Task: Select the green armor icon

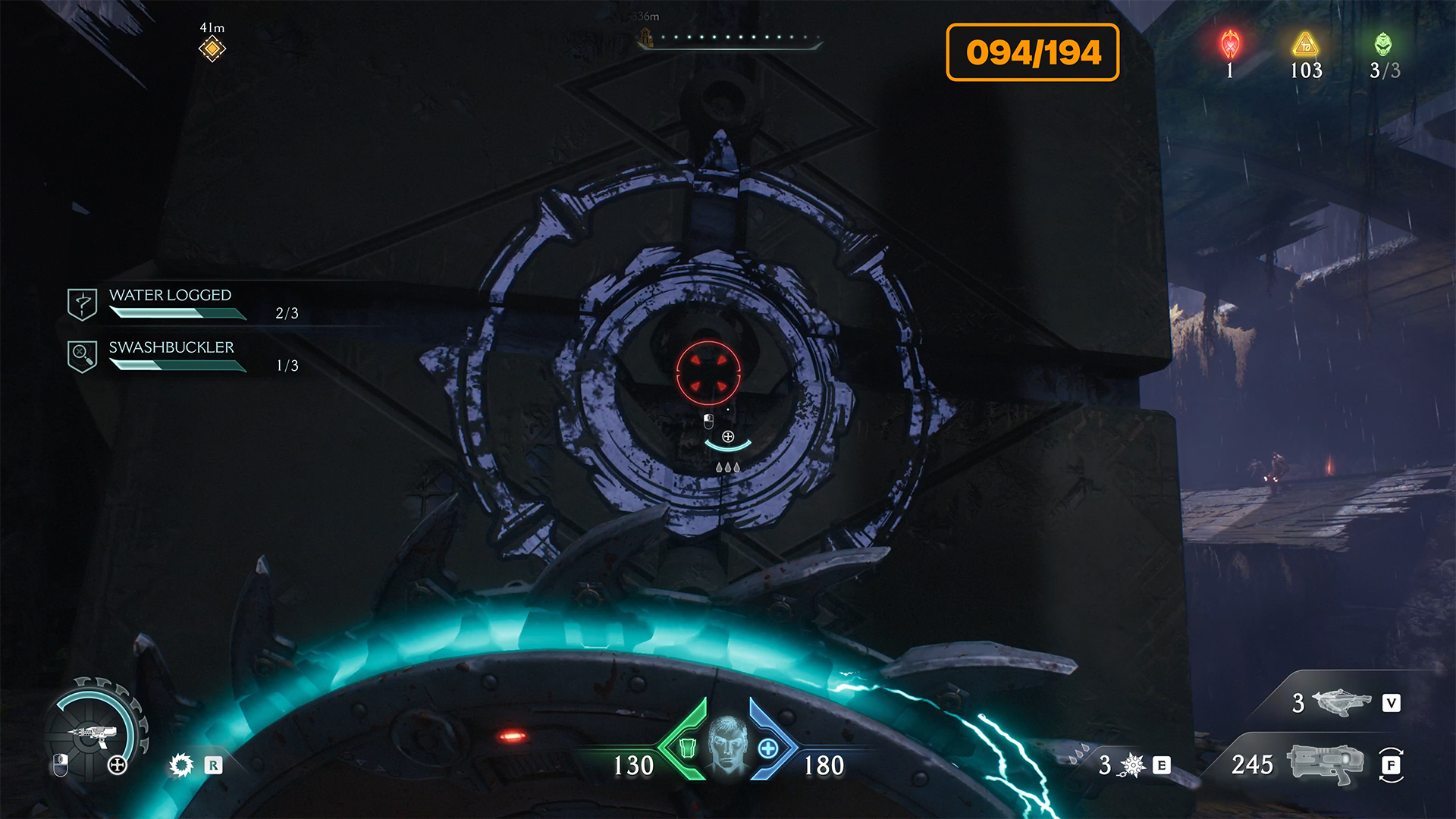Action: (687, 748)
